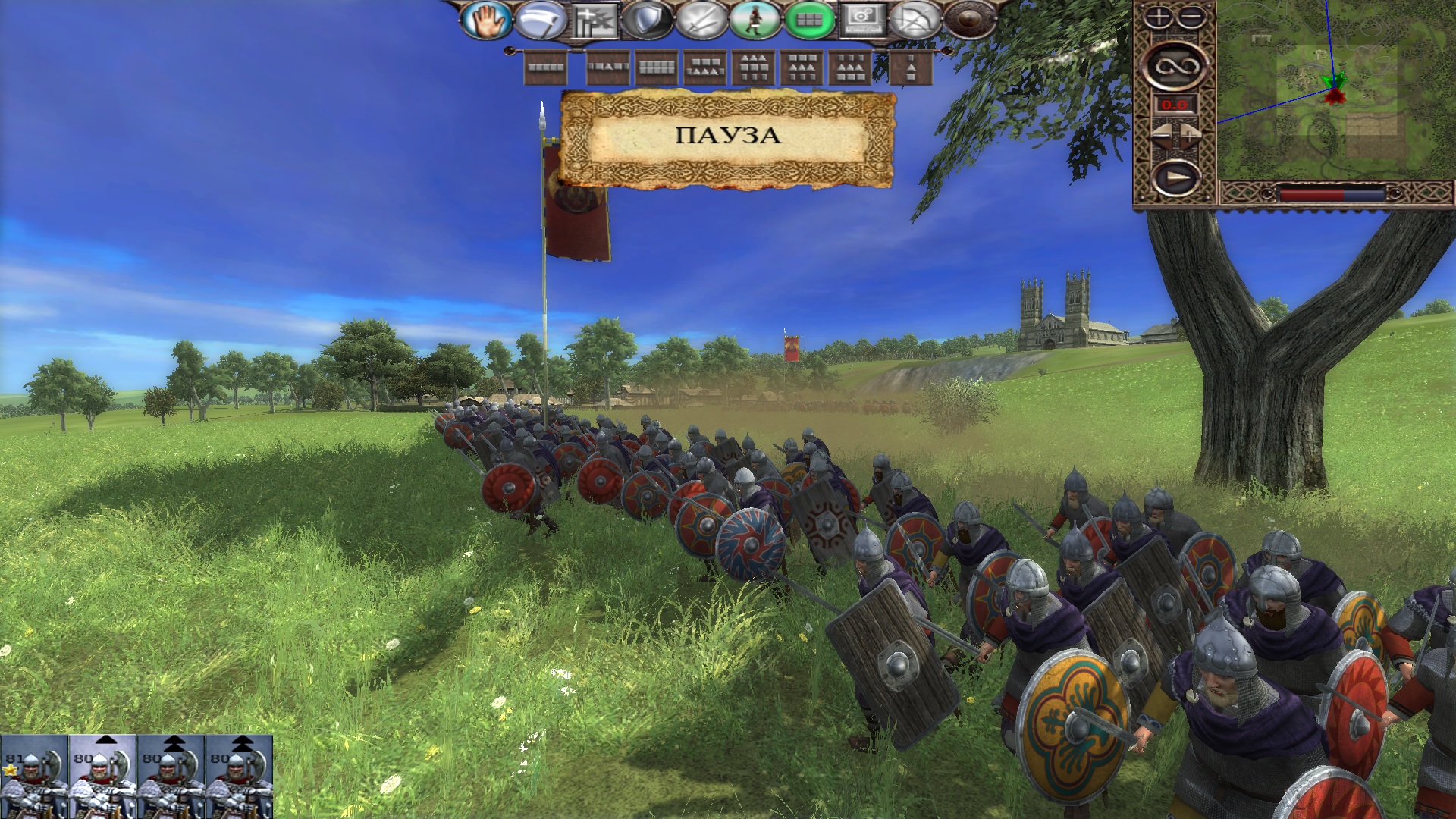Screen dimensions: 1456x819
Task: Toggle the bow fire-at-will button
Action: (915, 20)
